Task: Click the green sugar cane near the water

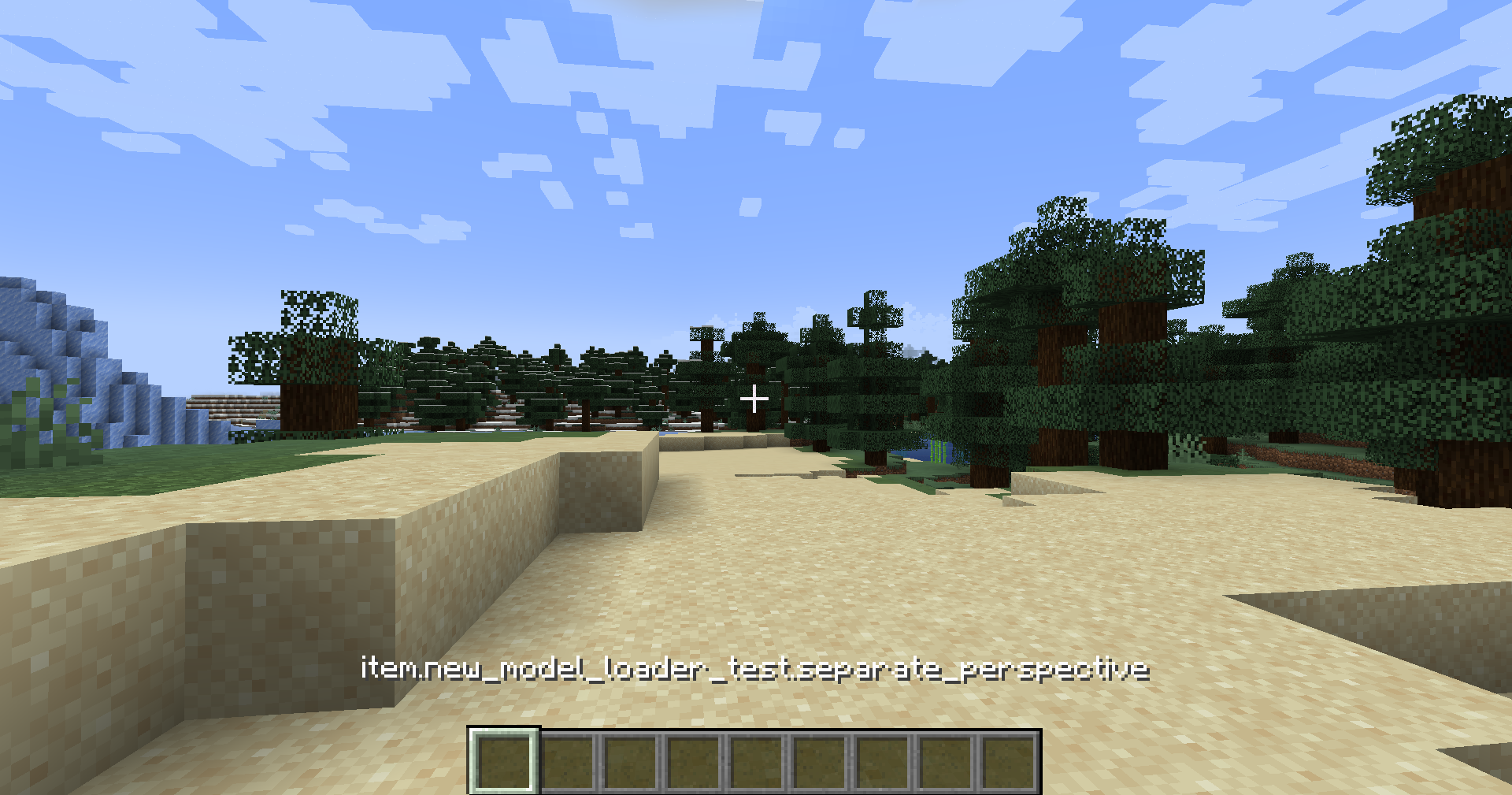Action: [938, 453]
